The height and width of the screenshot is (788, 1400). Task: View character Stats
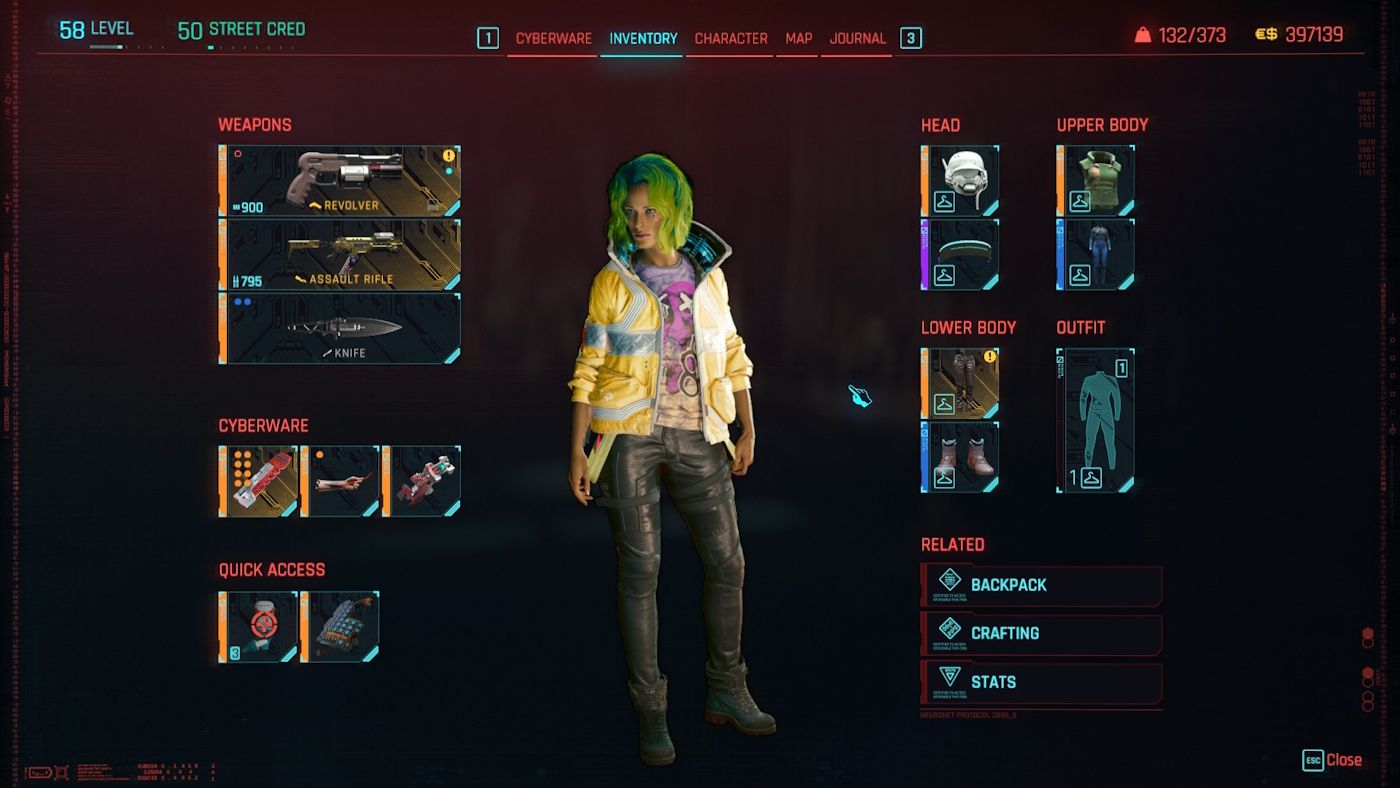1041,682
